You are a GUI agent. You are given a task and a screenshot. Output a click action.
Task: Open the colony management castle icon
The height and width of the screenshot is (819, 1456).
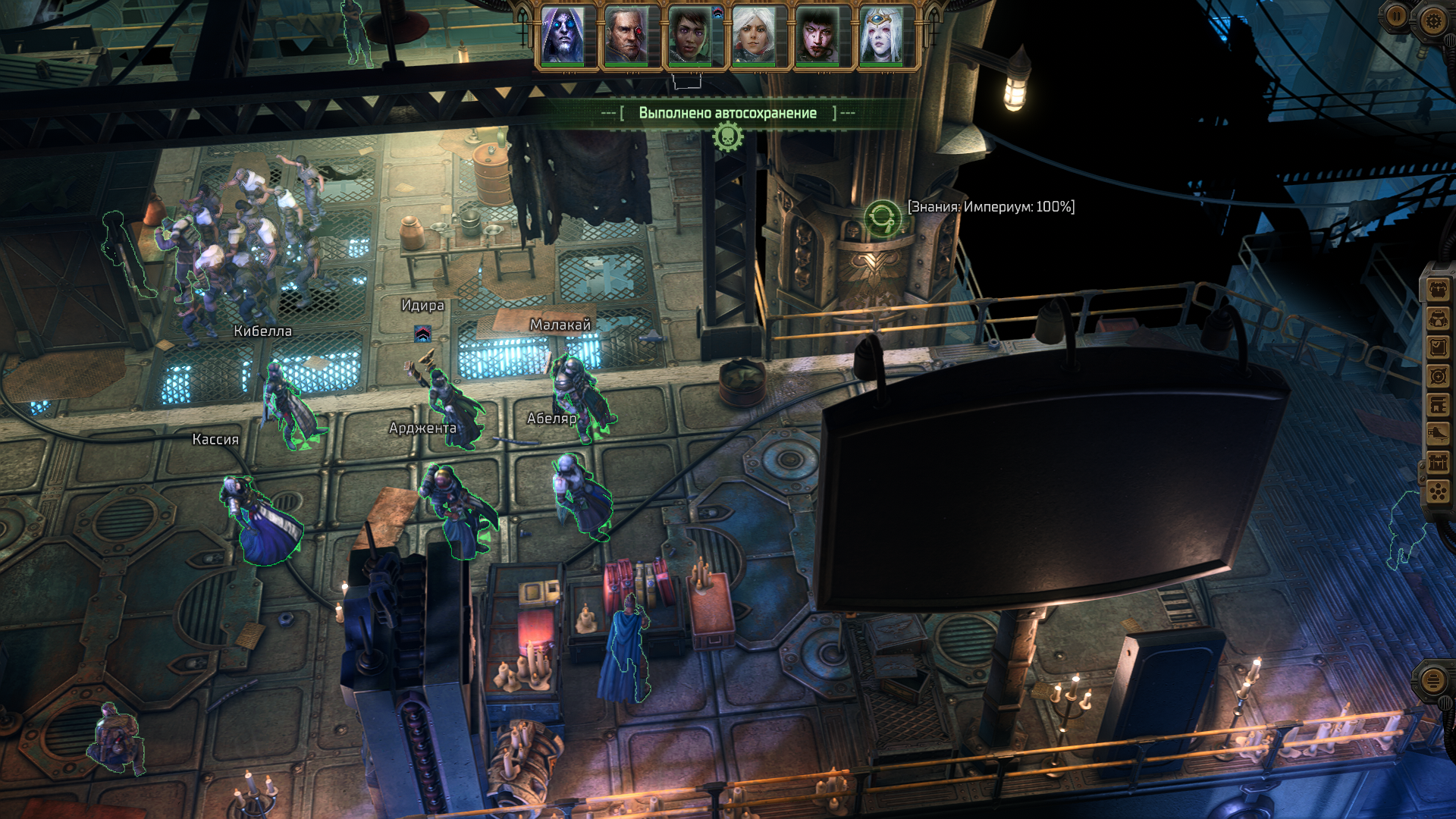pos(1439,463)
